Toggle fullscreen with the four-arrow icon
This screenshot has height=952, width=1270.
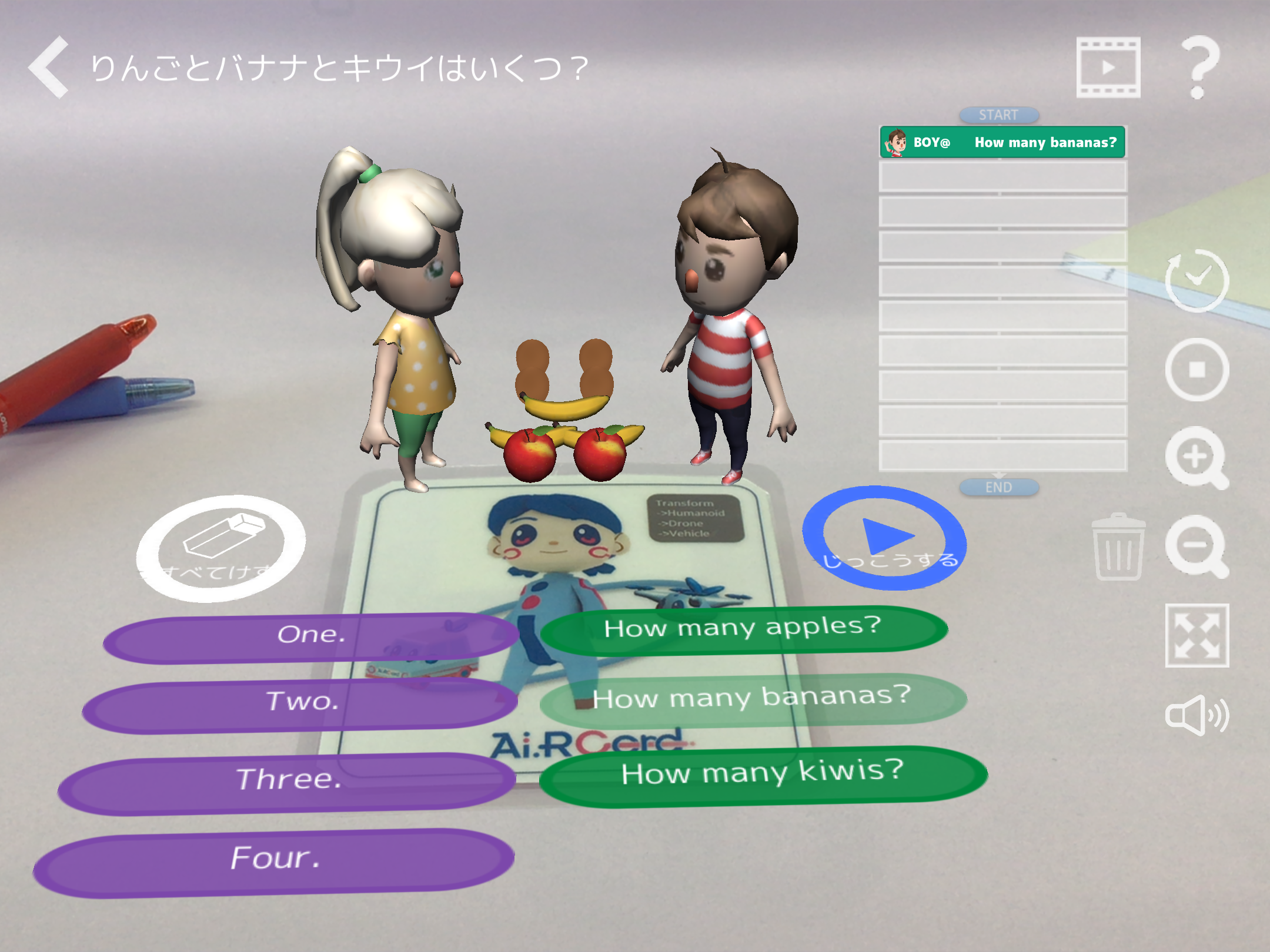click(1197, 635)
